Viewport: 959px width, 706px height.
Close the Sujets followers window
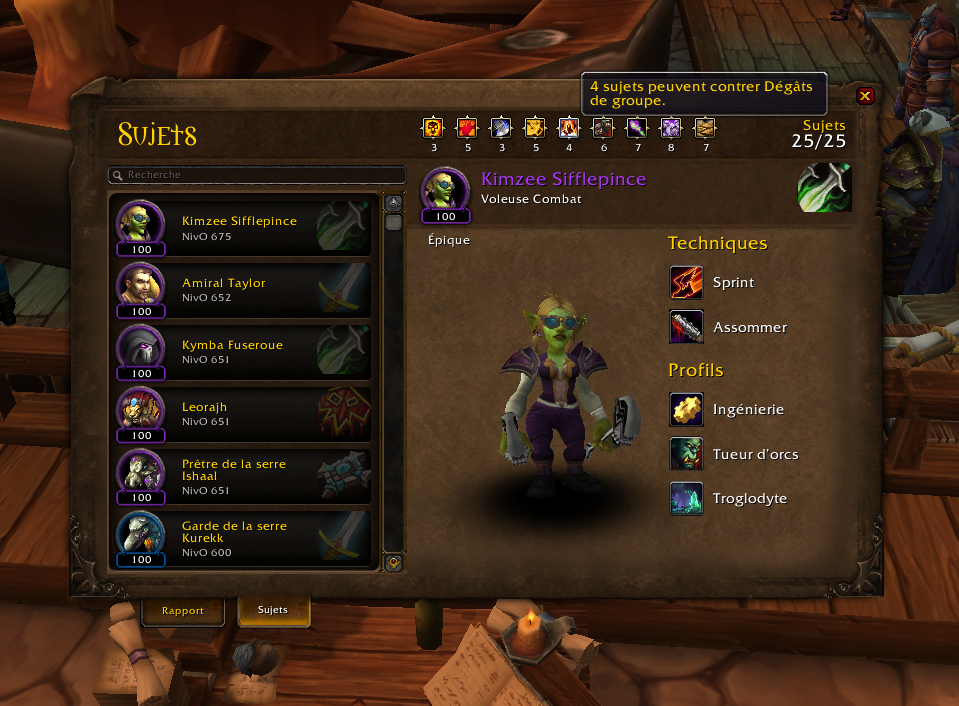pos(866,96)
